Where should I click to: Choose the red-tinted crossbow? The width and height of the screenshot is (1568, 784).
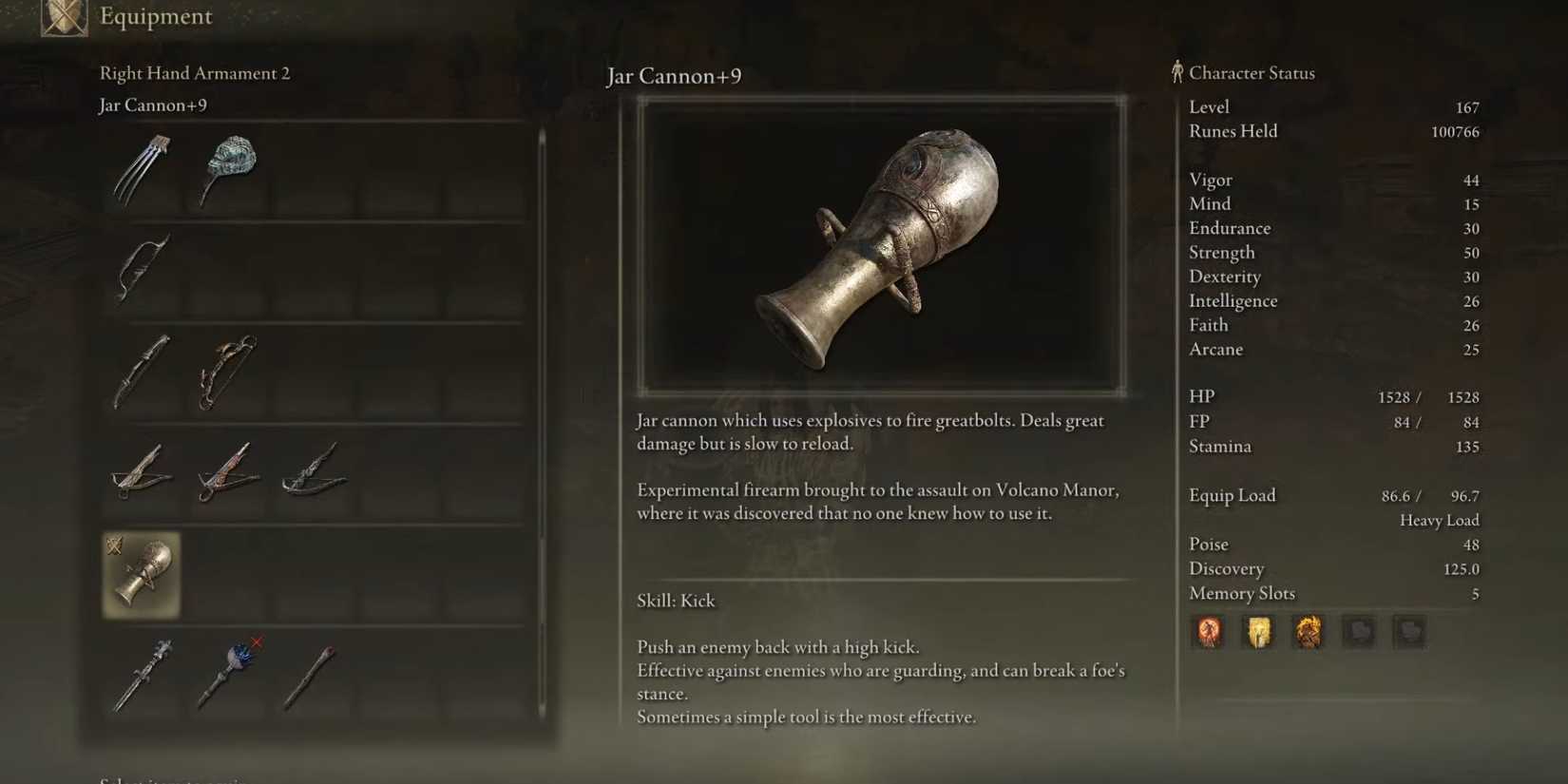(228, 472)
